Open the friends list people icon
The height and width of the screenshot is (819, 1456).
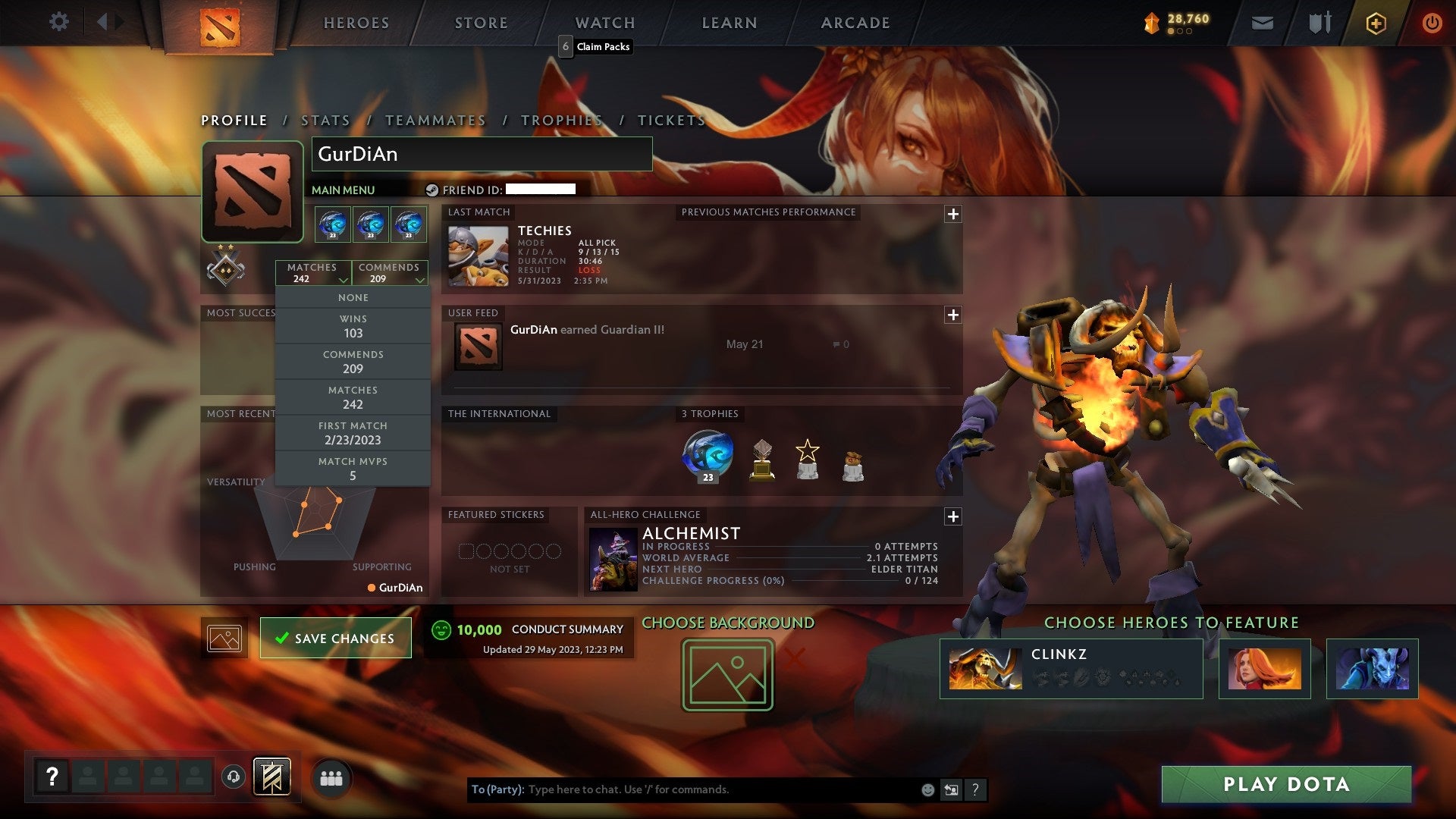tap(331, 777)
